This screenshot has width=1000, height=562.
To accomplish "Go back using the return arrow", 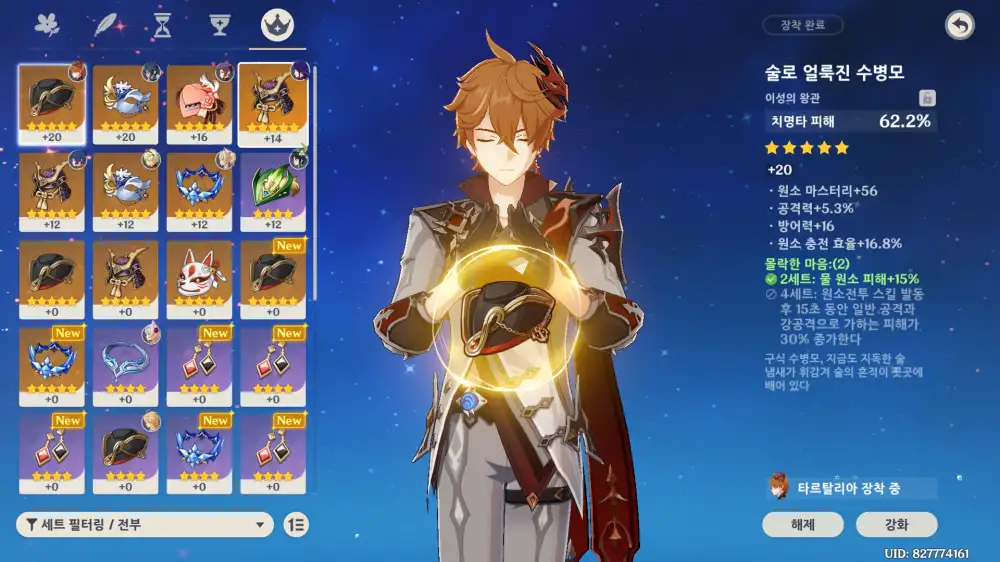I will point(959,26).
